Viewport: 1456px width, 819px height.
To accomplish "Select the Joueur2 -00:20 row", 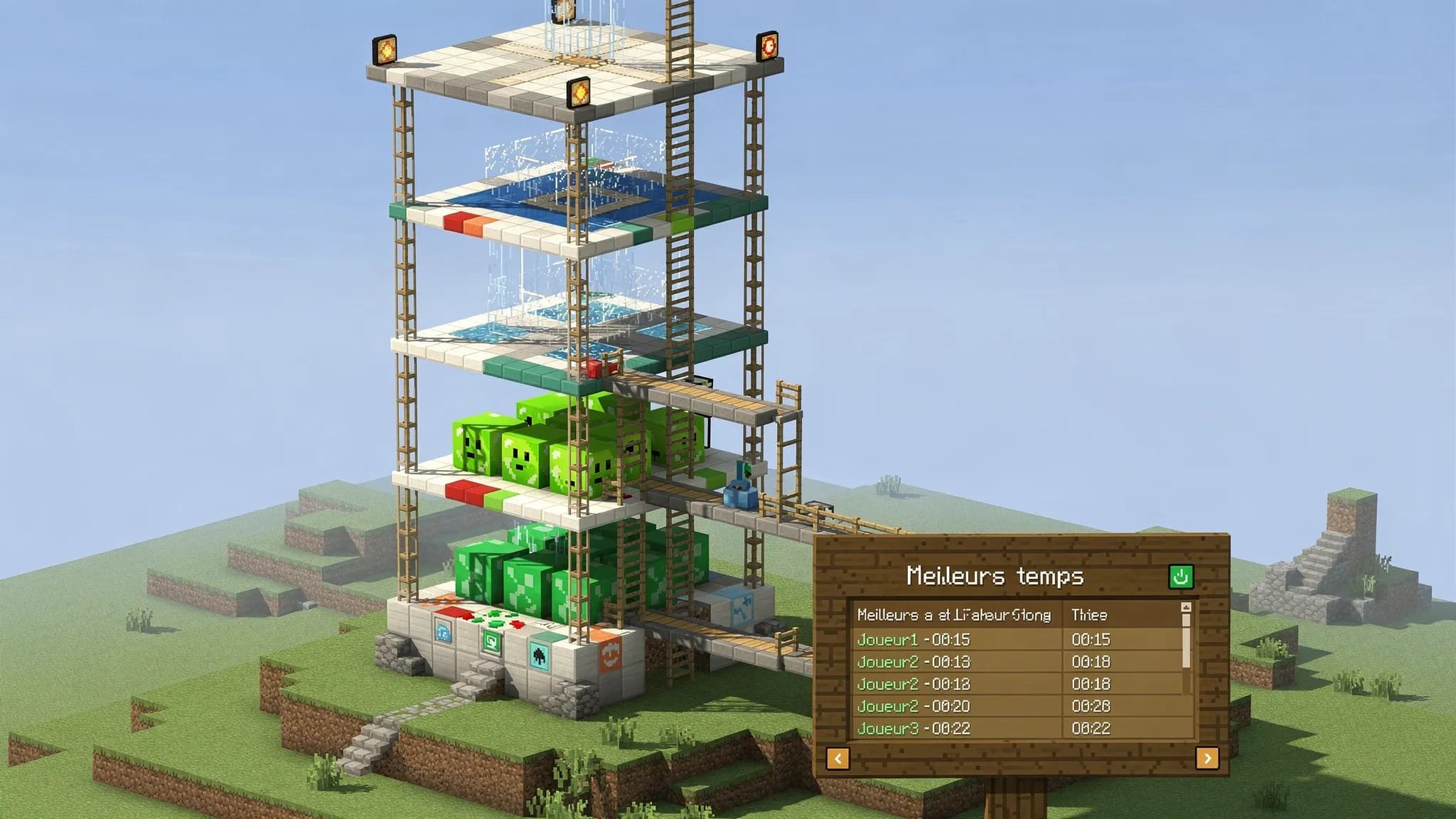I will 1018,706.
